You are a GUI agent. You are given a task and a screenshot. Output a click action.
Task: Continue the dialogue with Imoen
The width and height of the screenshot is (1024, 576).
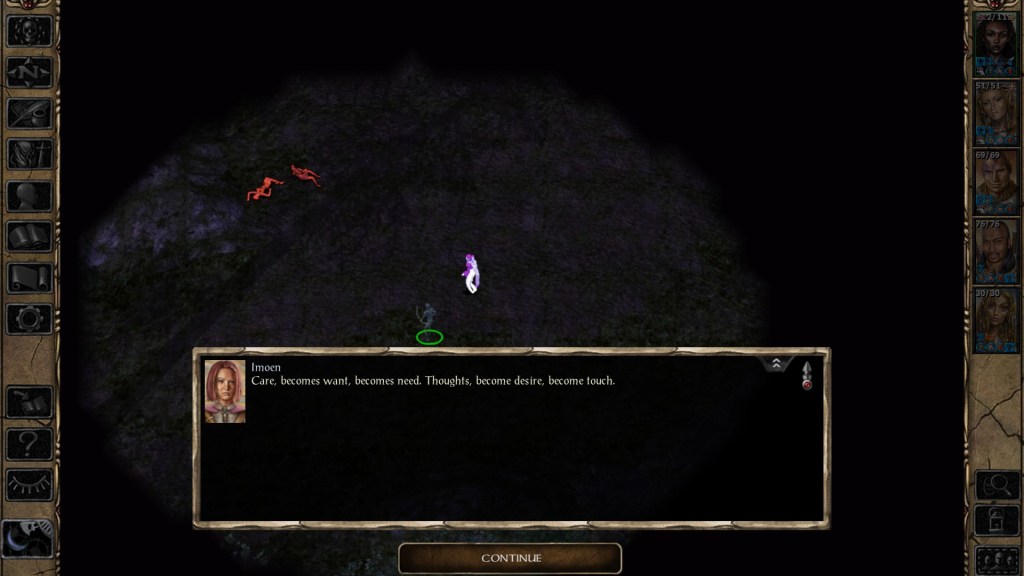coord(510,558)
